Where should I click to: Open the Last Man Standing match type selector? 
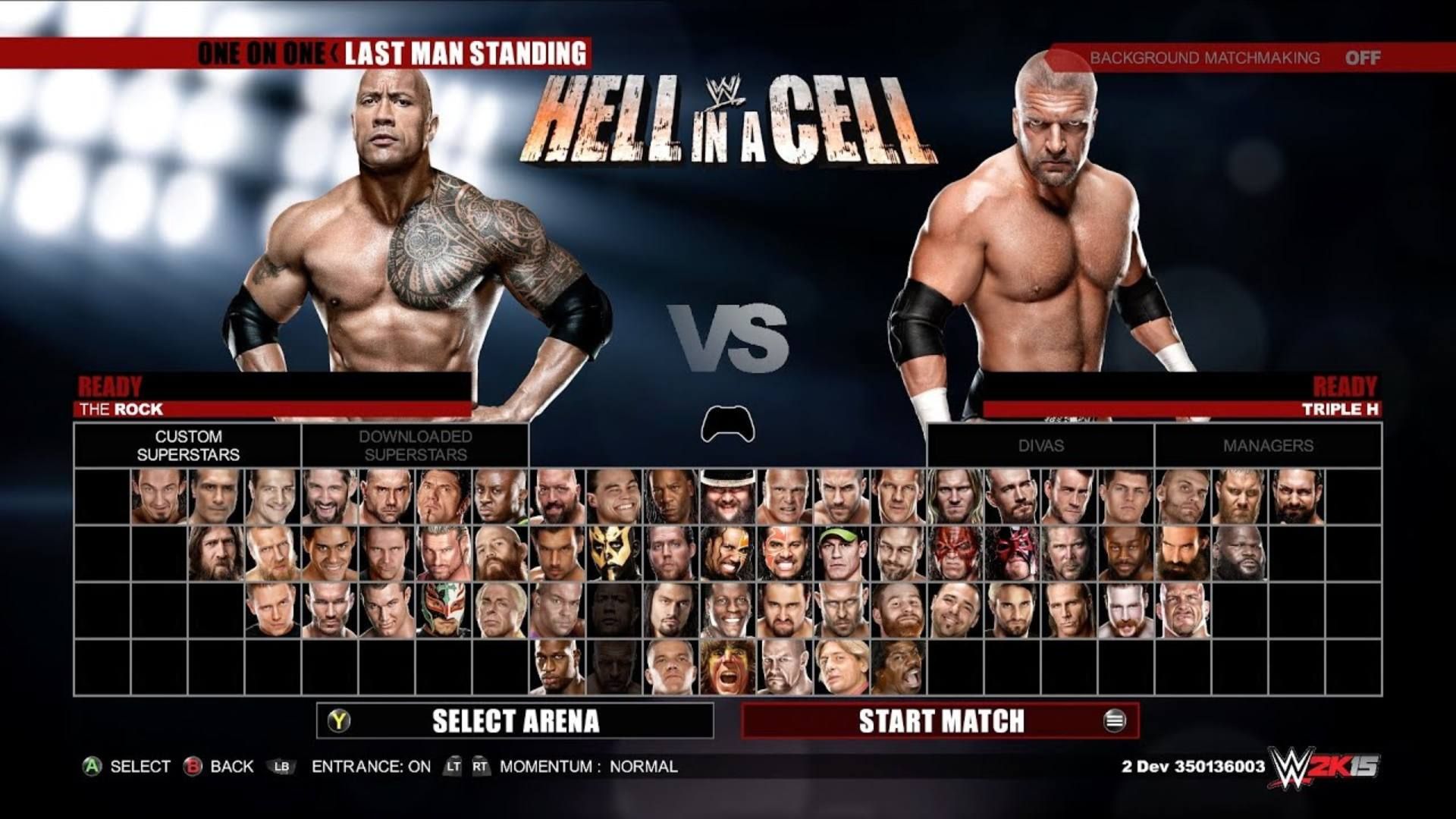(466, 53)
